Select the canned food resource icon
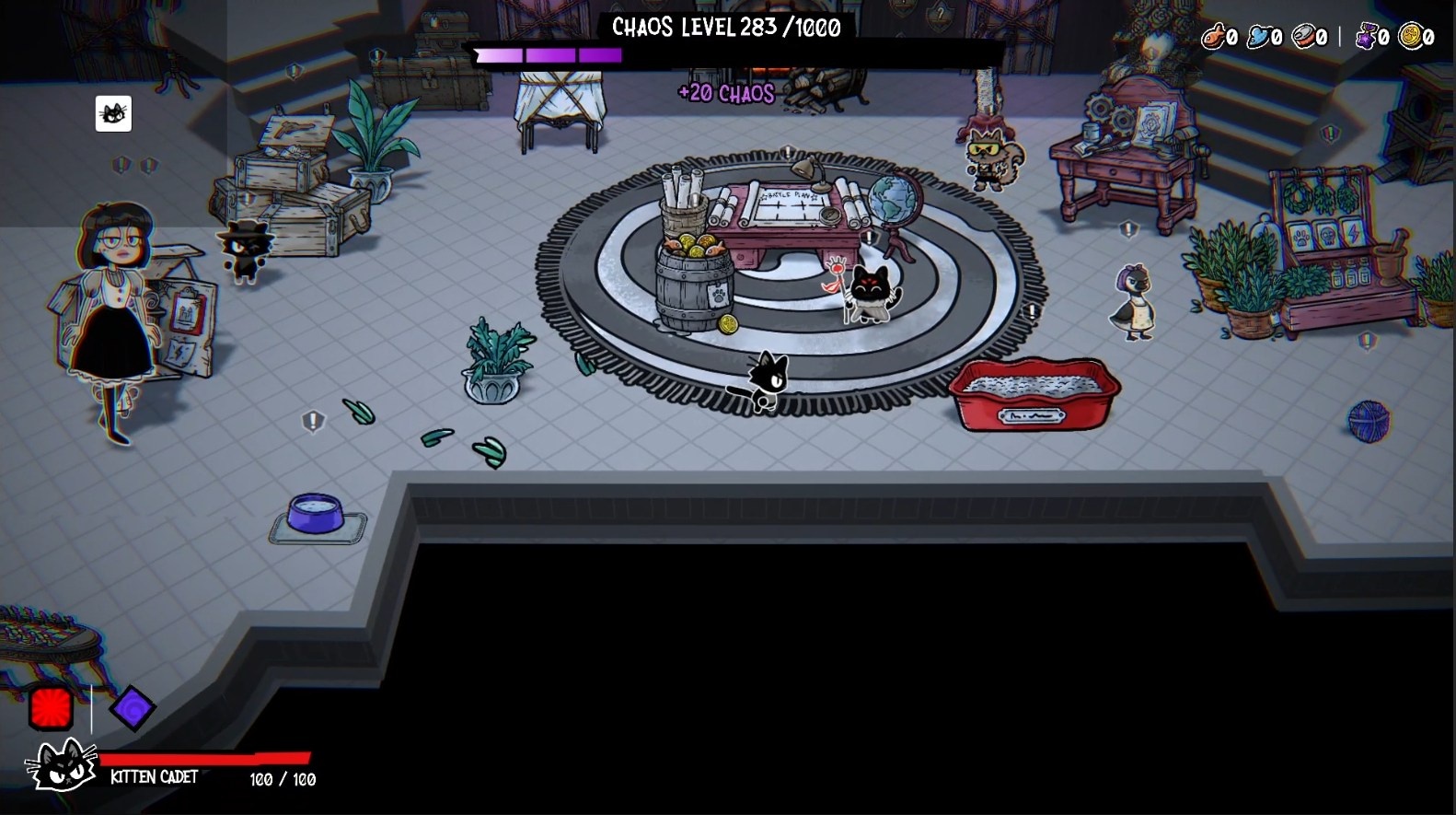Image resolution: width=1456 pixels, height=815 pixels. coord(1303,36)
